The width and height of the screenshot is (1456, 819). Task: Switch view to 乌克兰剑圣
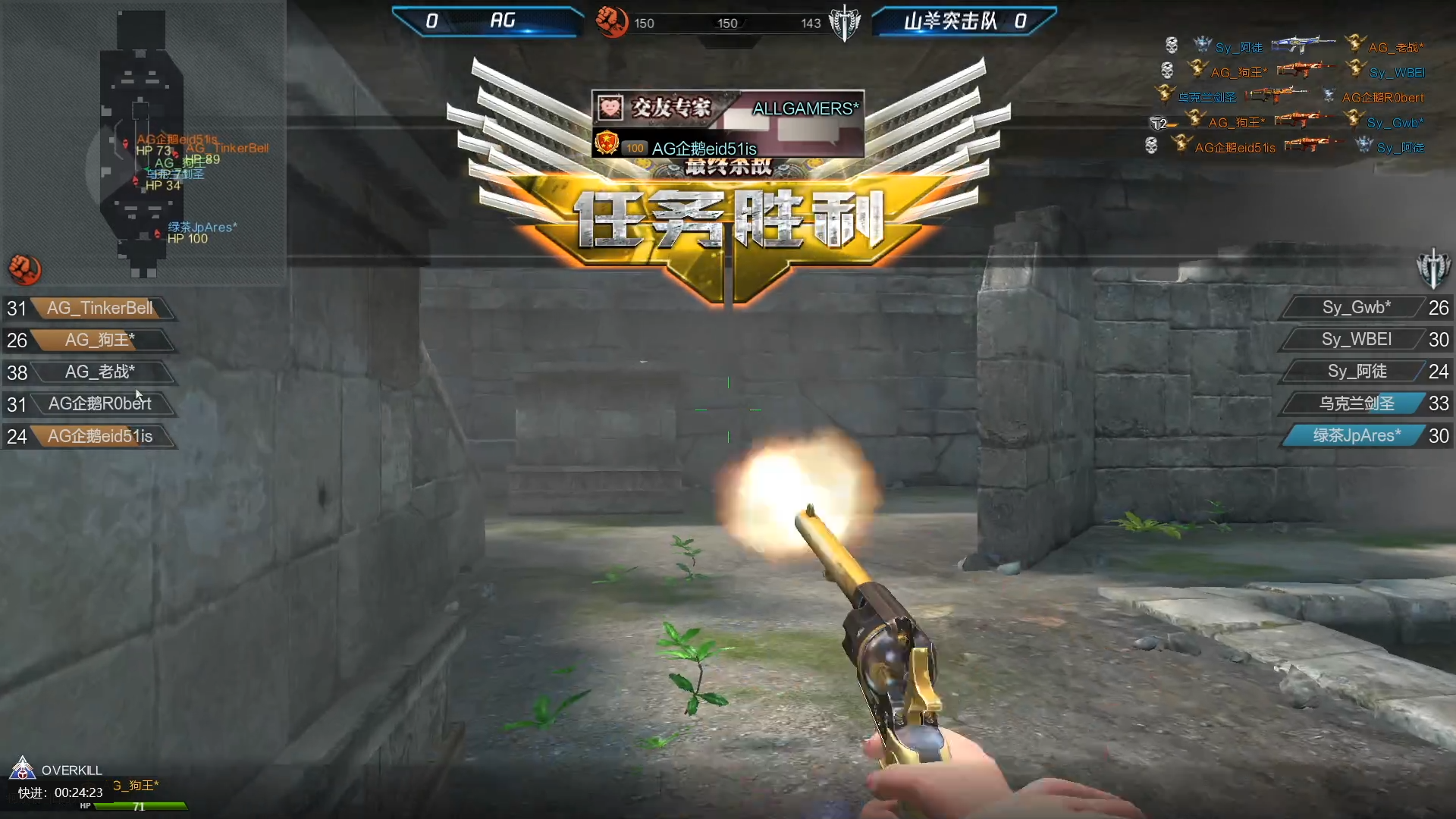click(1356, 403)
